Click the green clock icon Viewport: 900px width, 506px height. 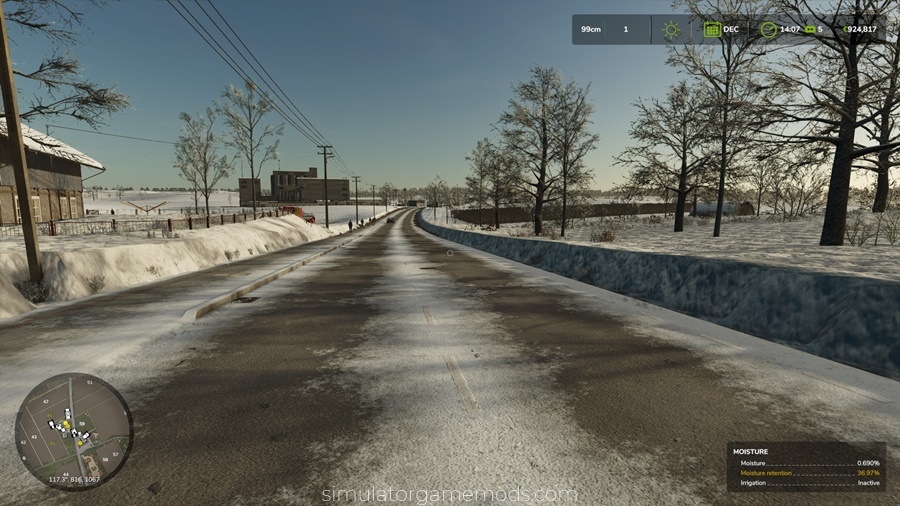click(768, 30)
